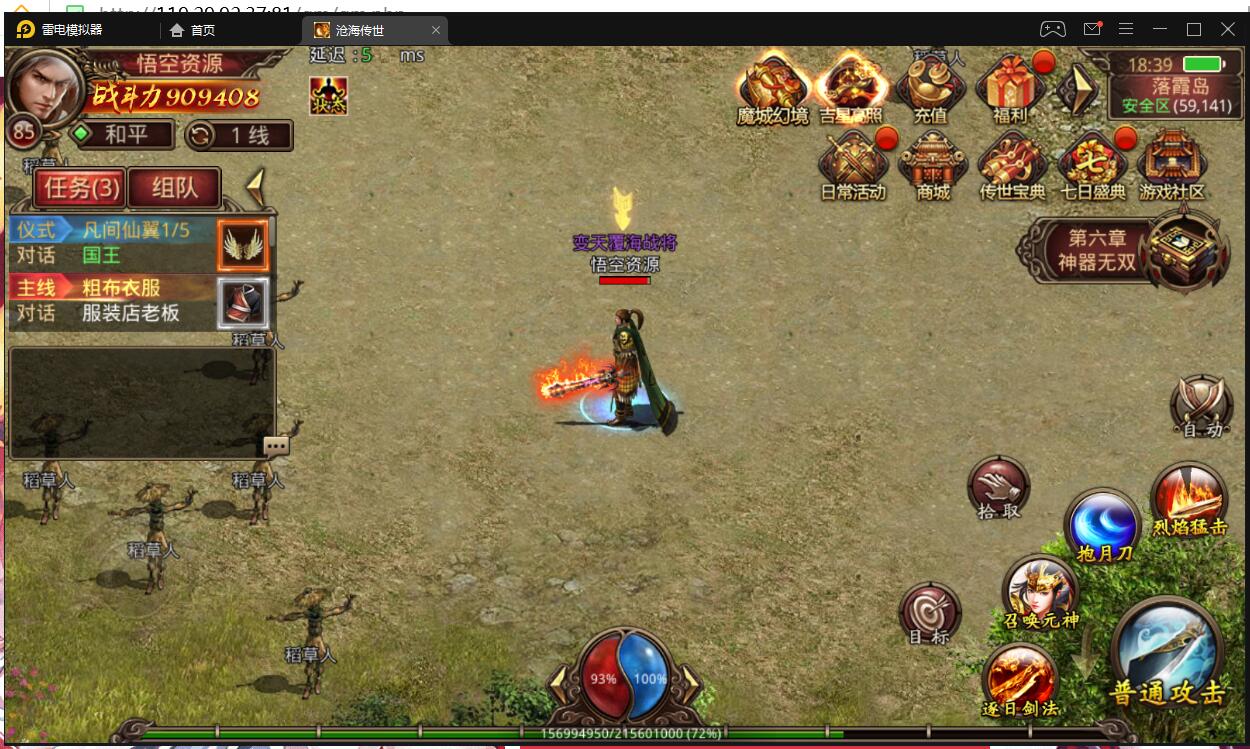Open the 充值 recharge shop
The width and height of the screenshot is (1250, 749).
[x=930, y=86]
